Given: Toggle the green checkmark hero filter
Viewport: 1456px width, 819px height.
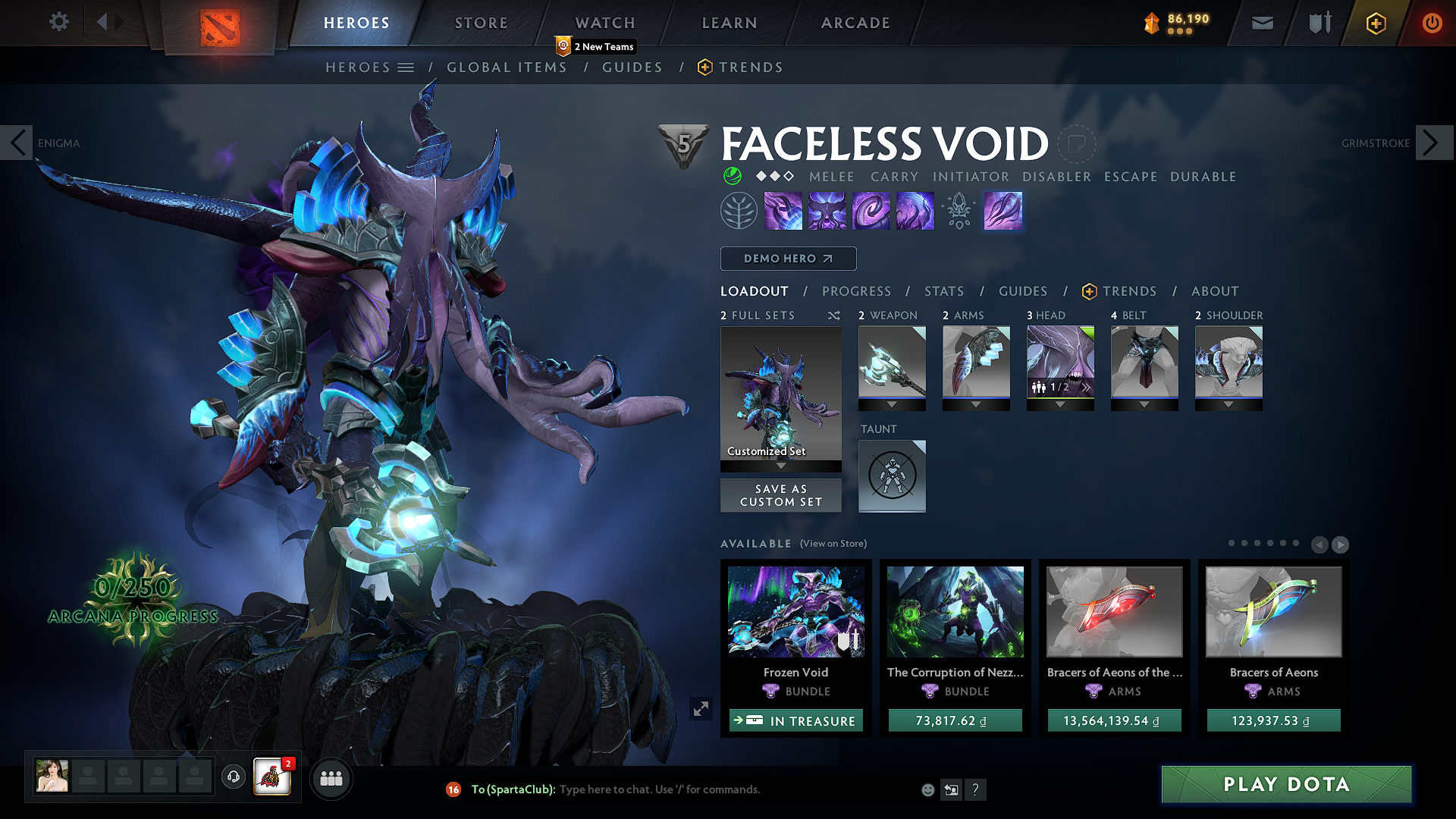Looking at the screenshot, I should click(x=732, y=177).
